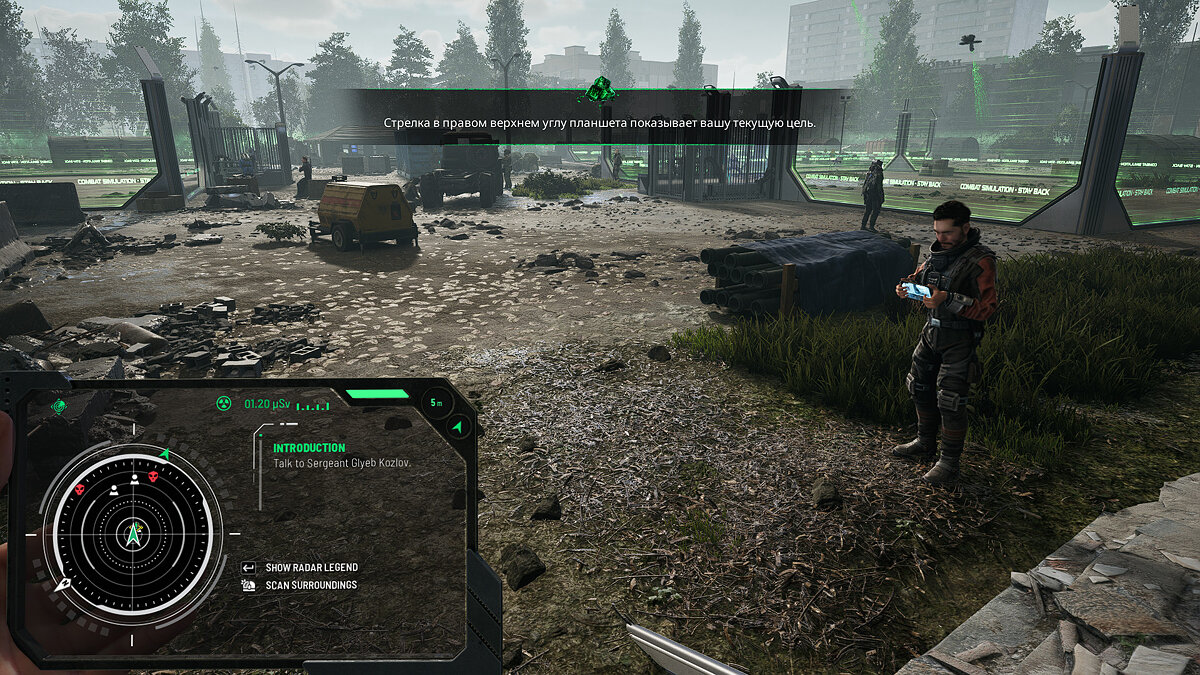Click the circular radar on the tablet
Image resolution: width=1200 pixels, height=675 pixels.
pyautogui.click(x=133, y=532)
